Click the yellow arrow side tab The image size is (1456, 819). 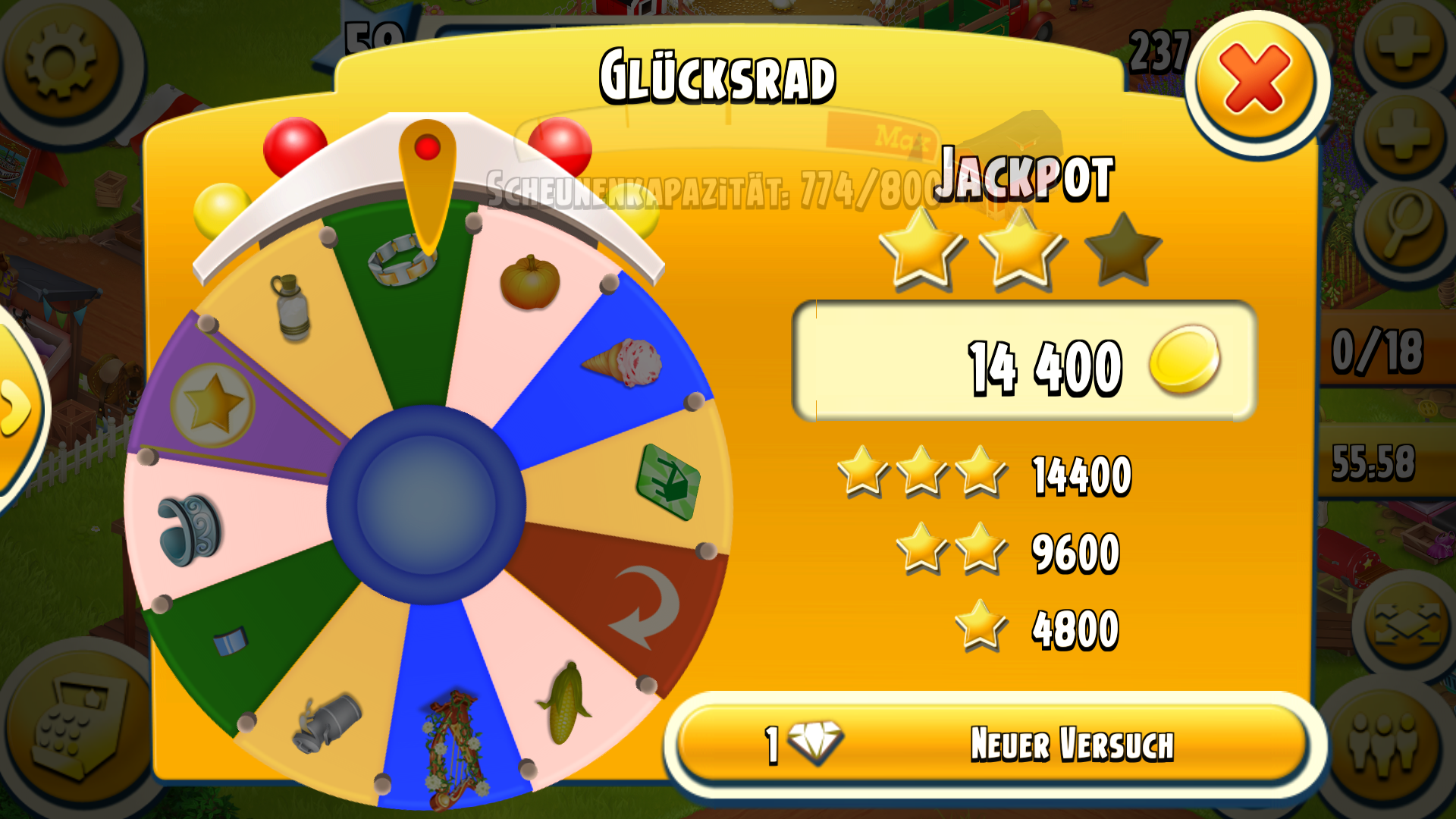[17, 409]
